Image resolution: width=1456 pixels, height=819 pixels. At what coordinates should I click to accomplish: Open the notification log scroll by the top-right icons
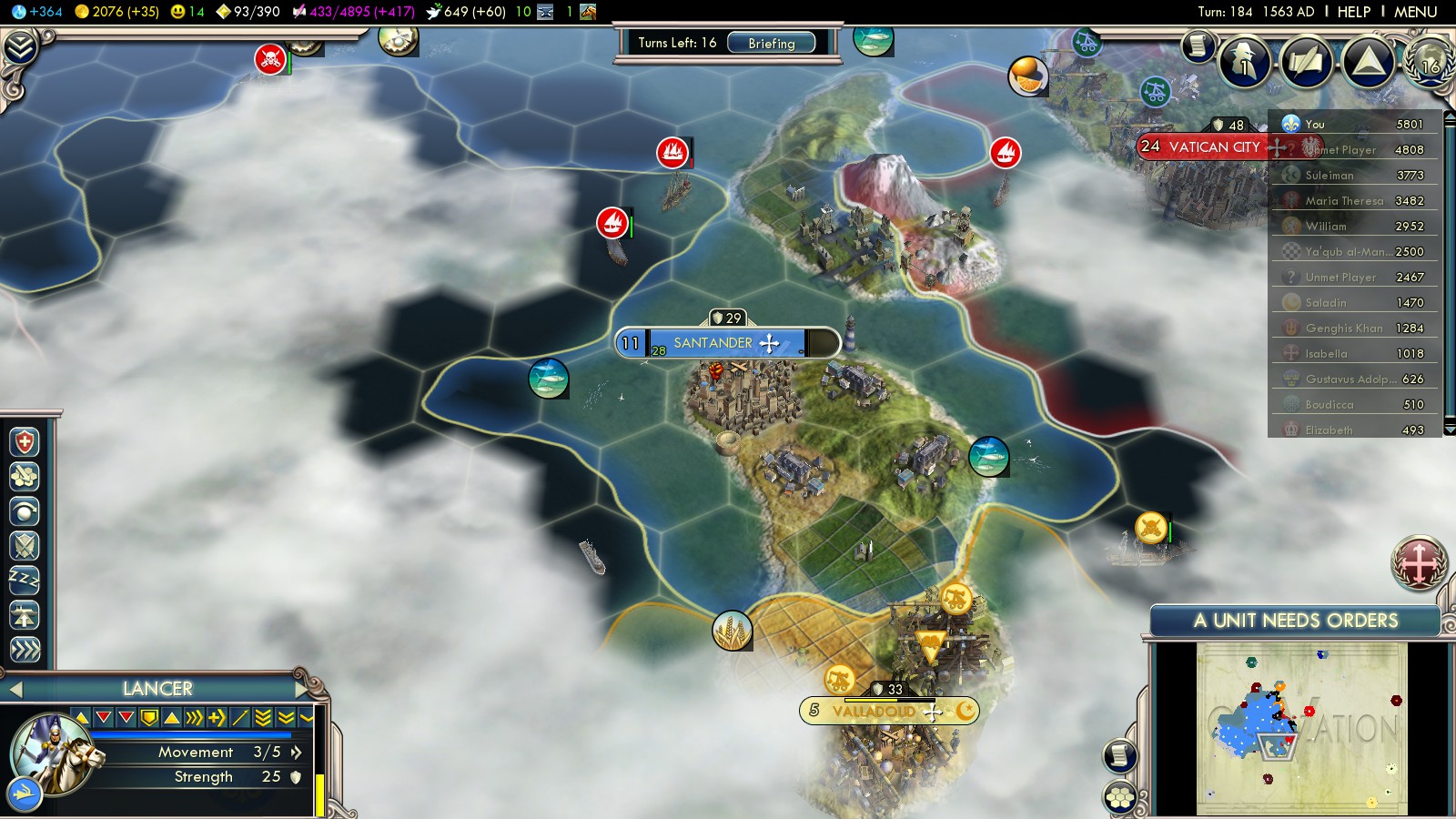(1198, 45)
